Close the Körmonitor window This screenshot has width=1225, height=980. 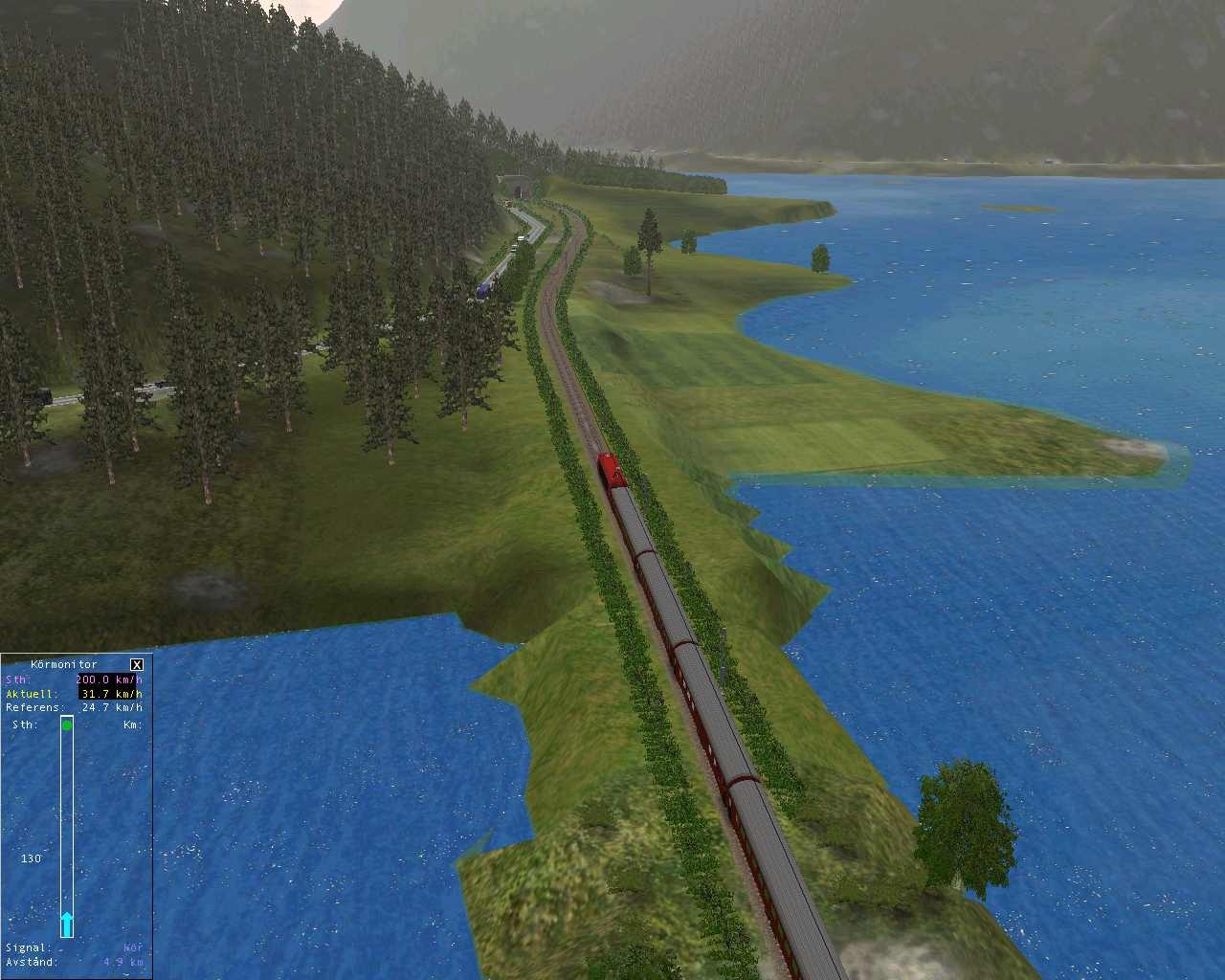137,664
